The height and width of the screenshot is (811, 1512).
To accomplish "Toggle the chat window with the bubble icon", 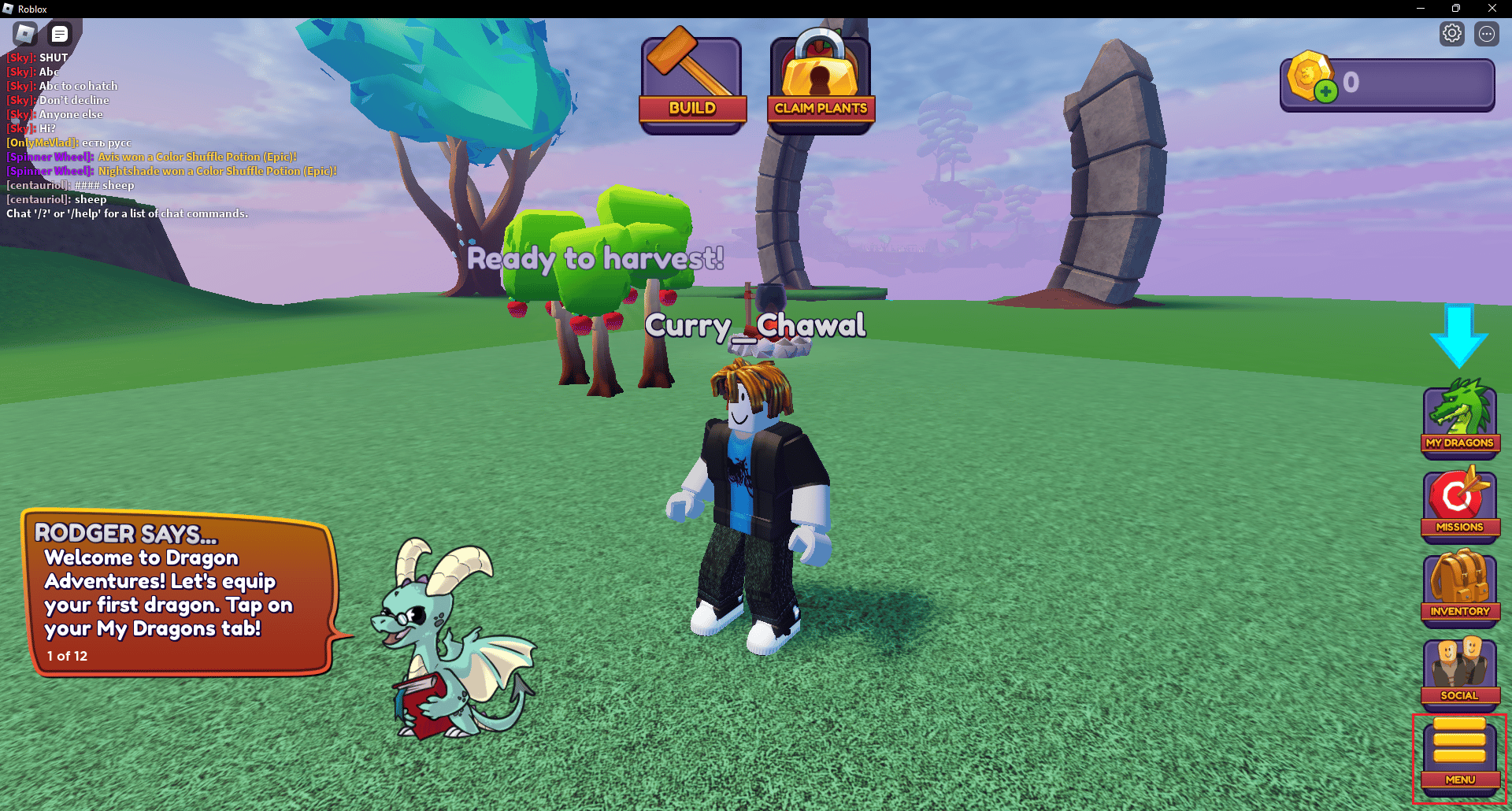I will pyautogui.click(x=59, y=34).
